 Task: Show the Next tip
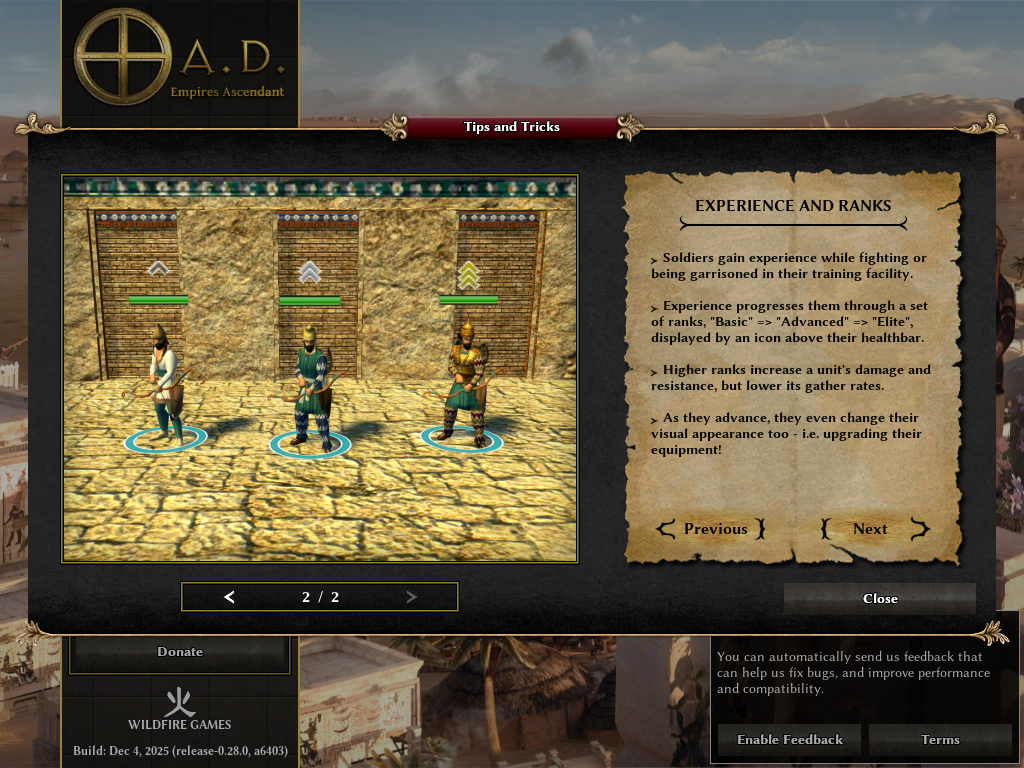[x=874, y=529]
